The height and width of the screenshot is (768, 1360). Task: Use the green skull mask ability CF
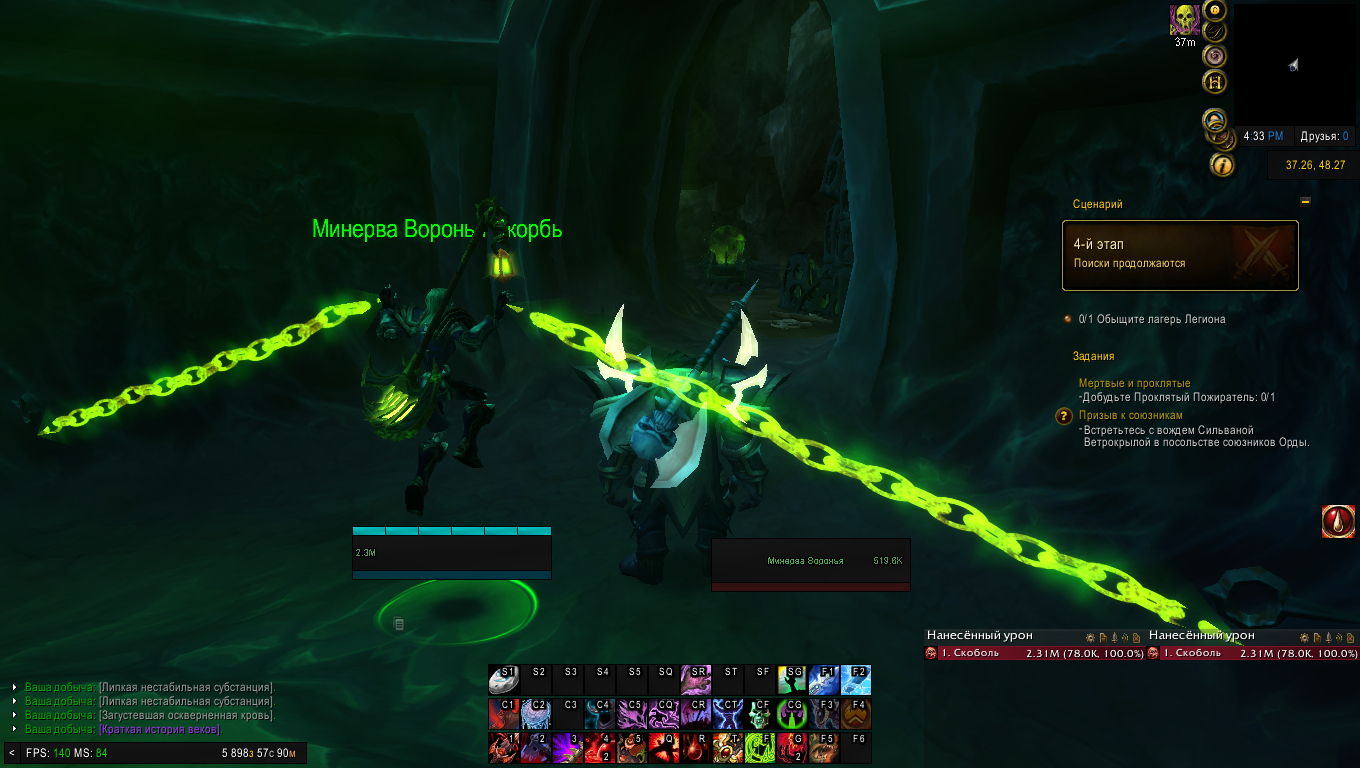tap(760, 713)
